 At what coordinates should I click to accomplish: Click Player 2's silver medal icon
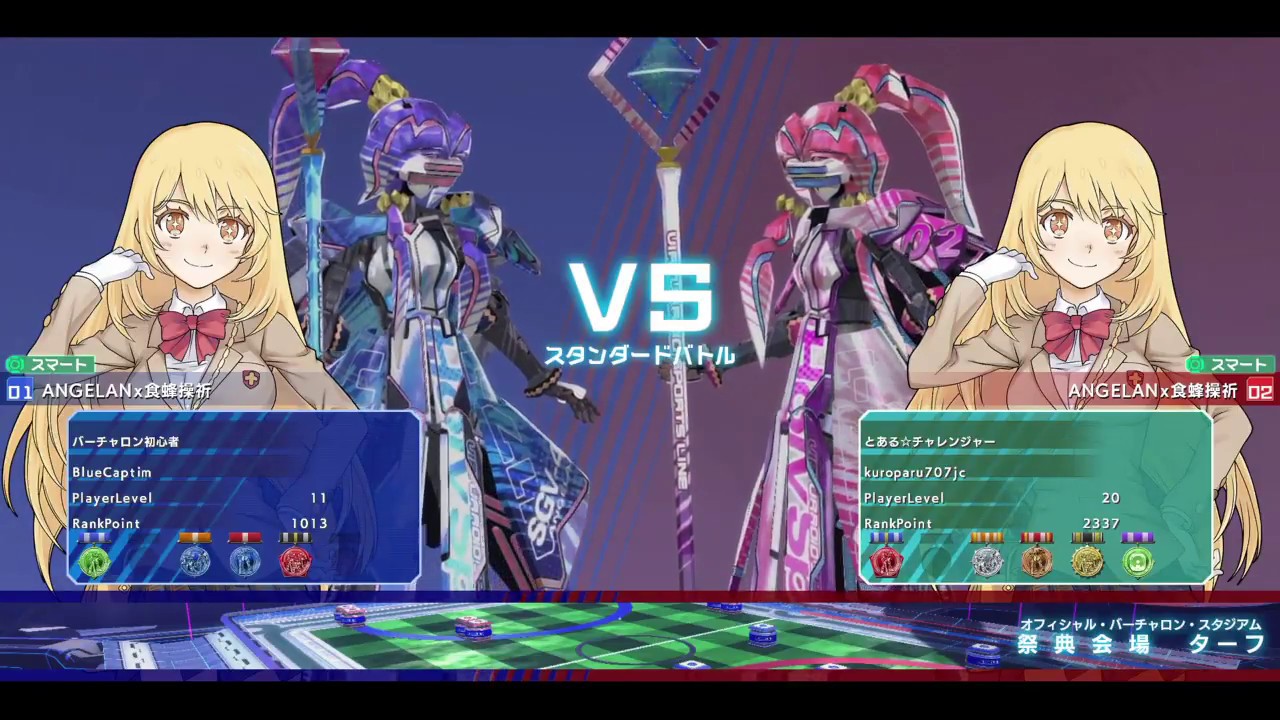pyautogui.click(x=987, y=562)
